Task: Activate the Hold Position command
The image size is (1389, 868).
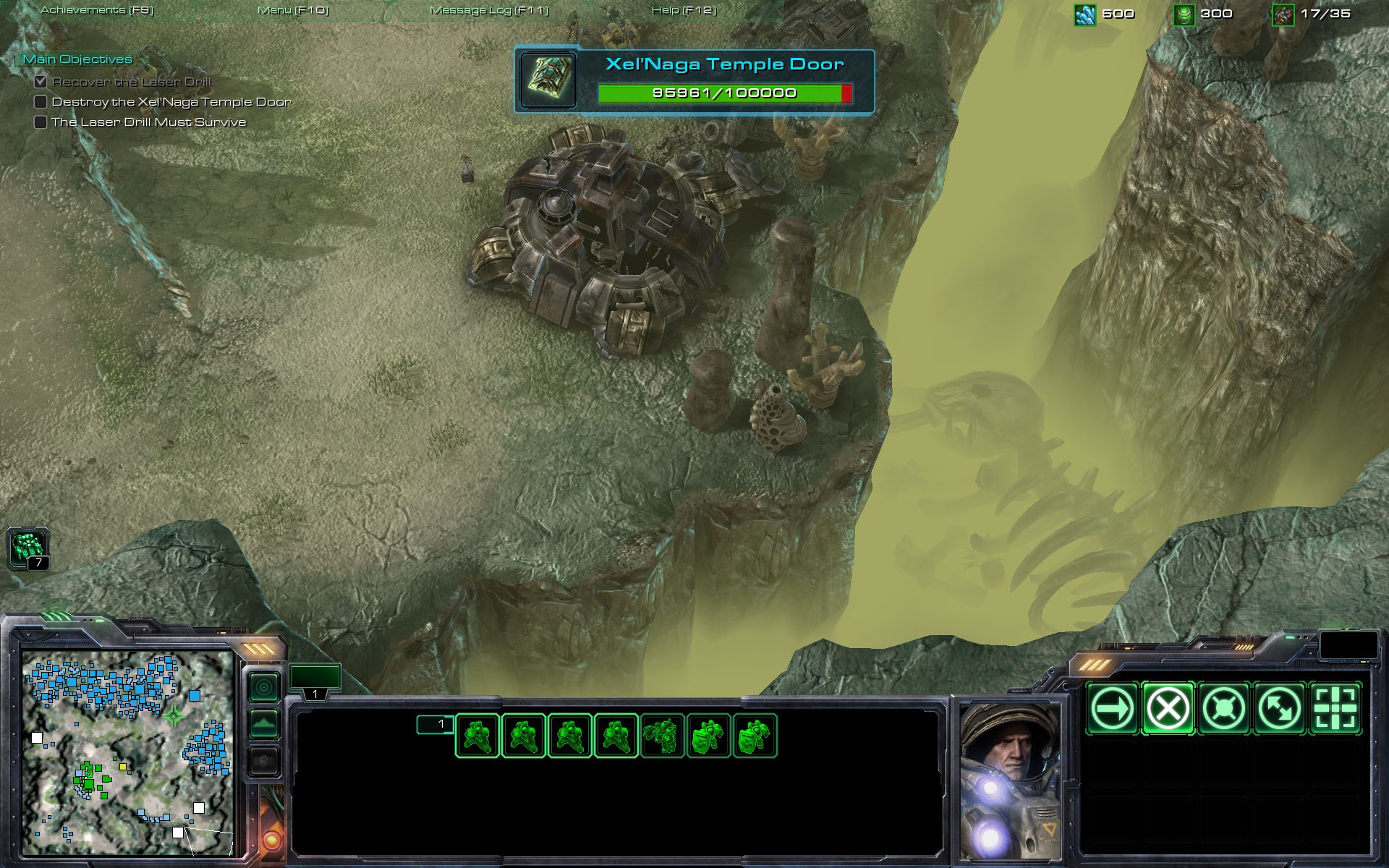Action: point(1223,709)
